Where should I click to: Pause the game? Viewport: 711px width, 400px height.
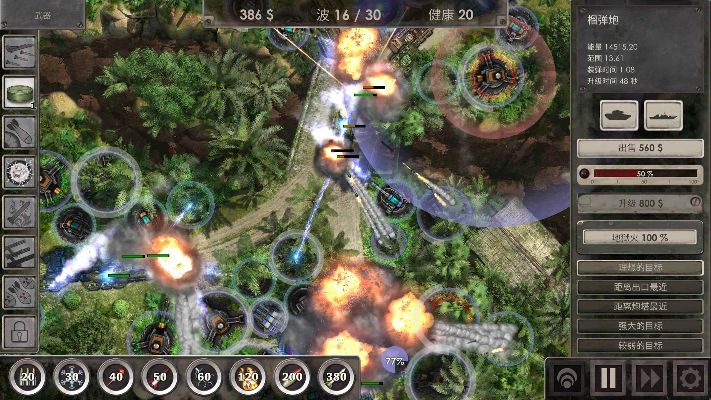608,380
